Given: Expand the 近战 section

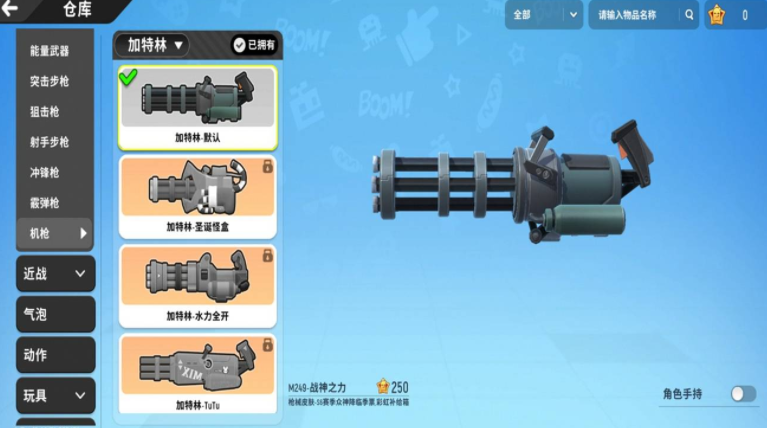Looking at the screenshot, I should click(56, 273).
